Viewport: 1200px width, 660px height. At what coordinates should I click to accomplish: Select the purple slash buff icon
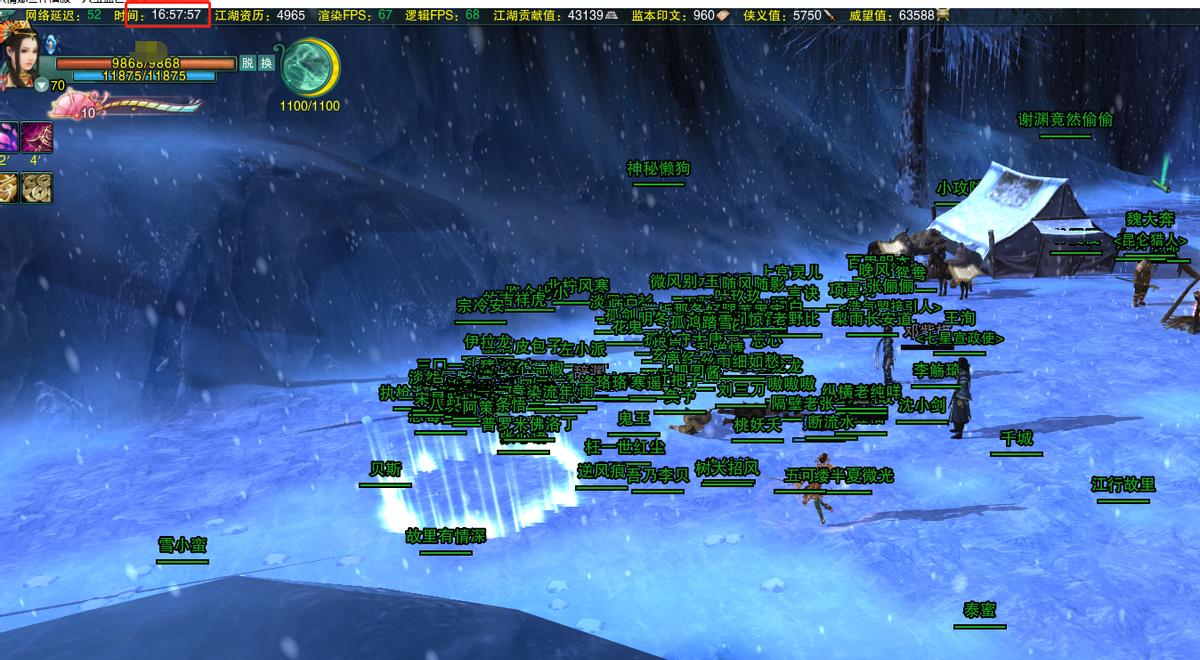pyautogui.click(x=37, y=136)
